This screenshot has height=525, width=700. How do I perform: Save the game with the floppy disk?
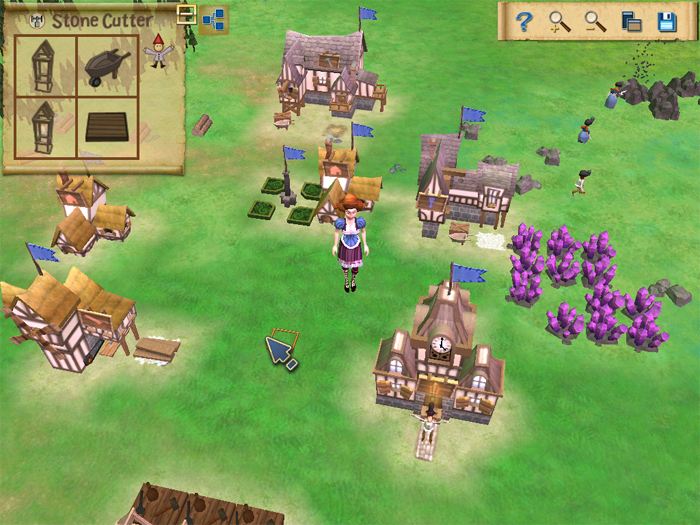[667, 21]
